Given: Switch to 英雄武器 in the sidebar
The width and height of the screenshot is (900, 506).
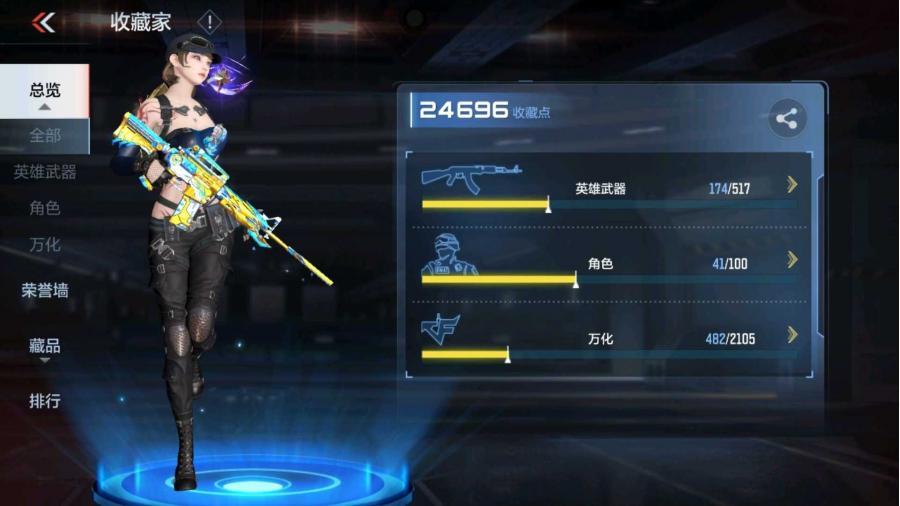Looking at the screenshot, I should point(44,172).
